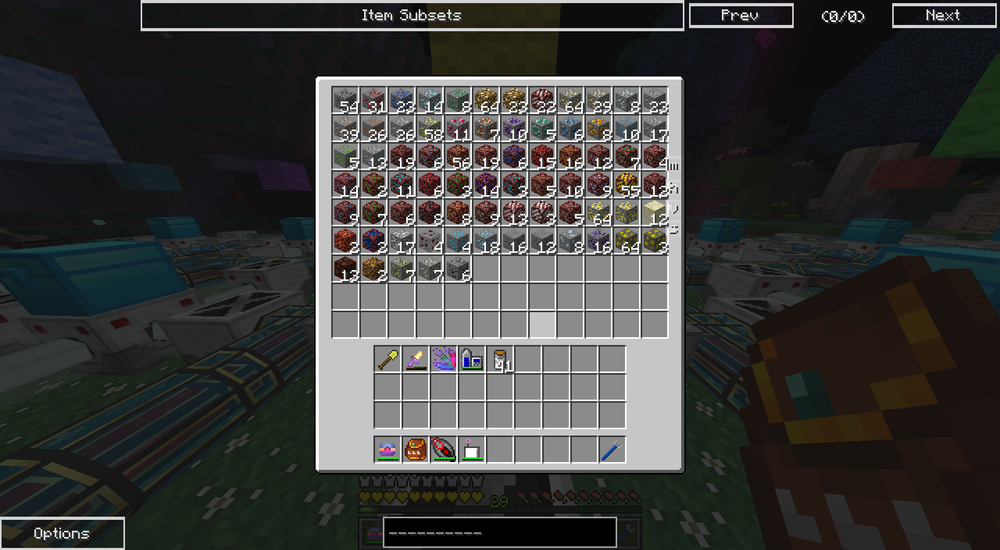
Task: Take the pale sandstone-colored block stack of 12
Action: click(x=654, y=212)
